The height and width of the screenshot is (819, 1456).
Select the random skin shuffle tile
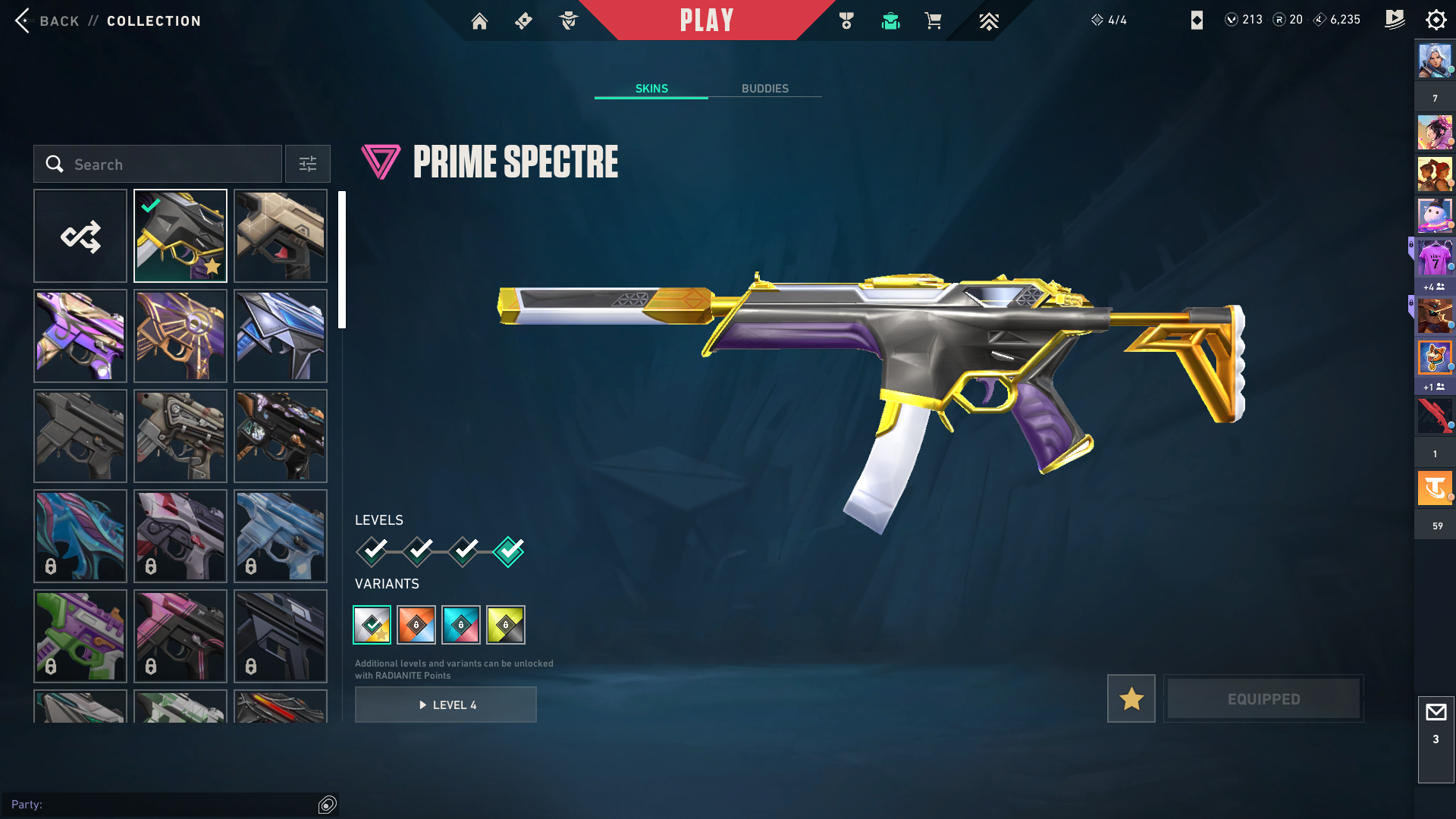80,237
